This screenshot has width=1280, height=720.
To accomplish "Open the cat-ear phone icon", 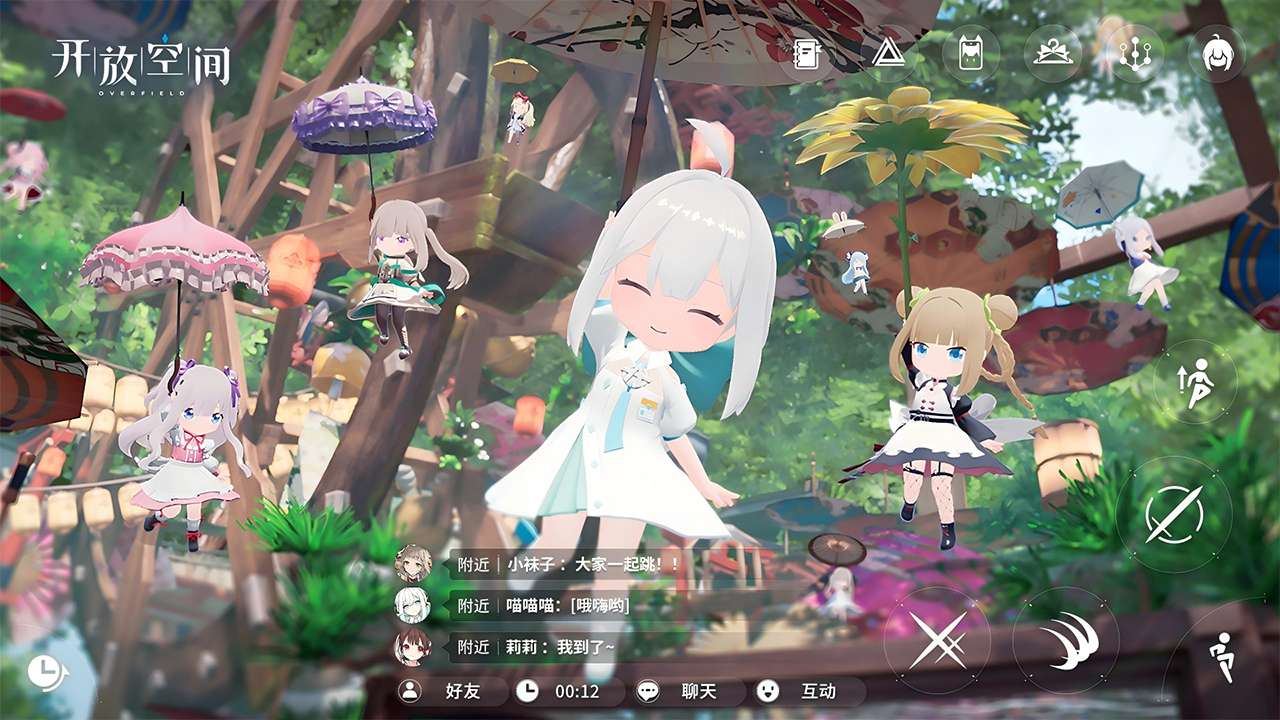I will [x=970, y=53].
